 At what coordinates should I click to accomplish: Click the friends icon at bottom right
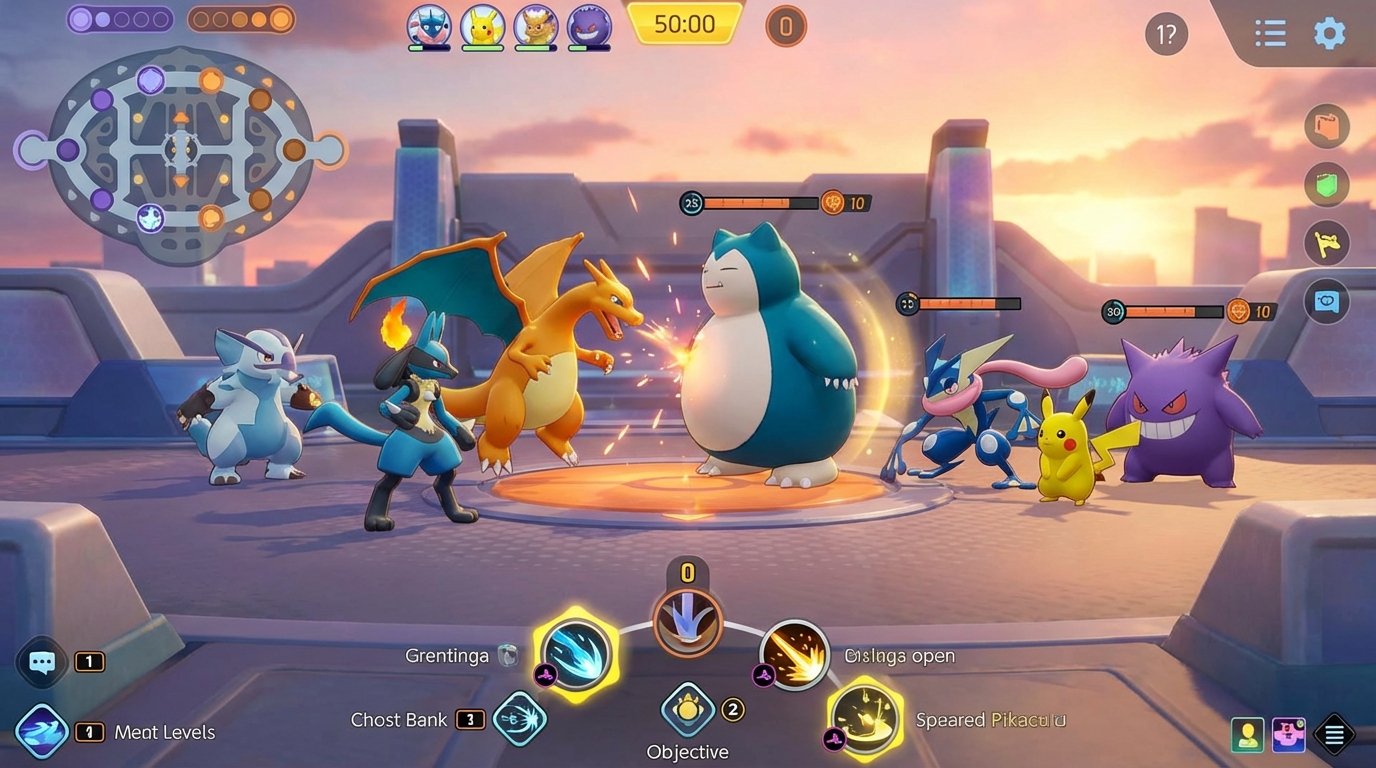pos(1246,735)
